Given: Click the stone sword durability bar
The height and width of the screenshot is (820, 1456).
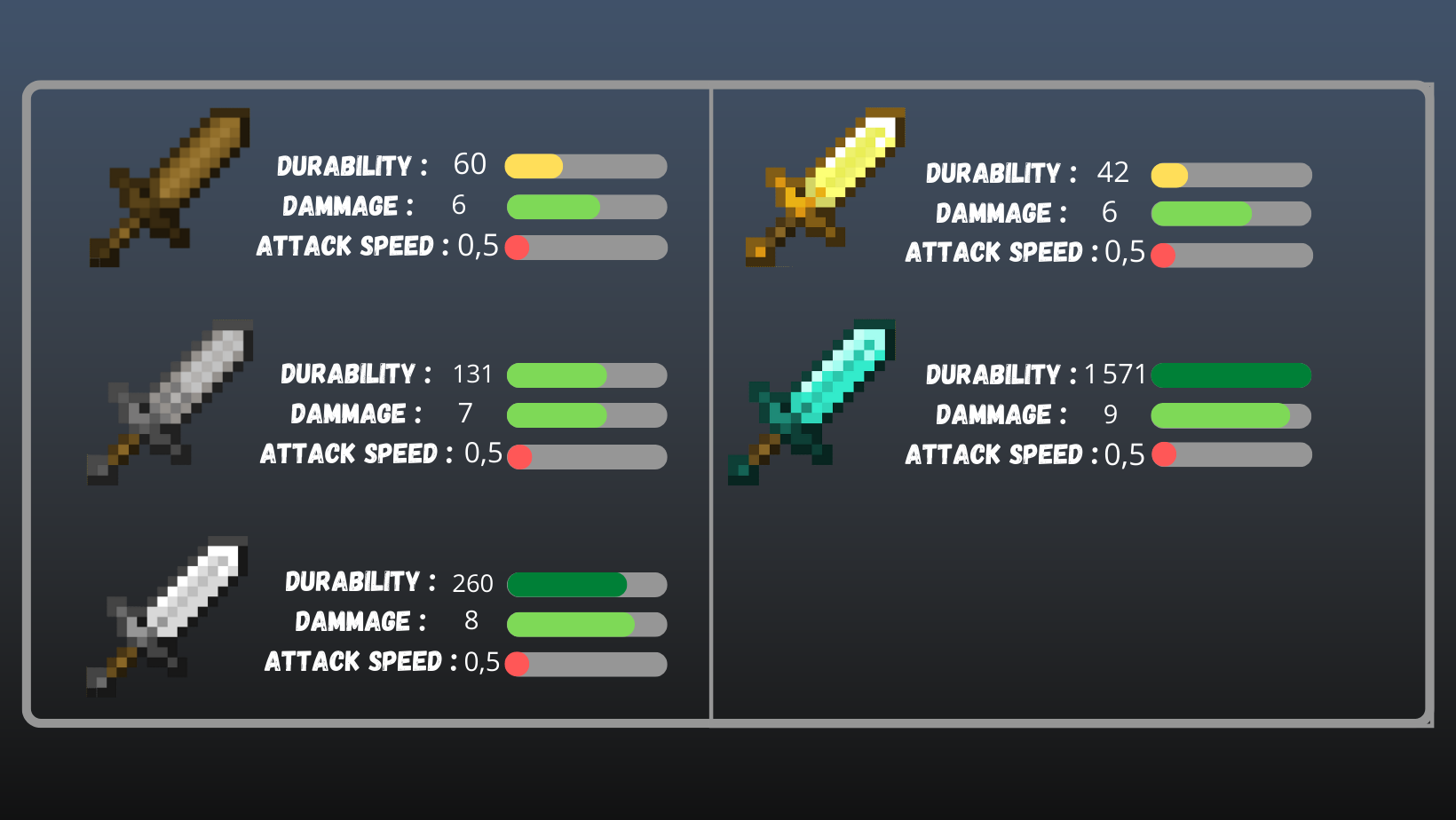Looking at the screenshot, I should (x=559, y=375).
